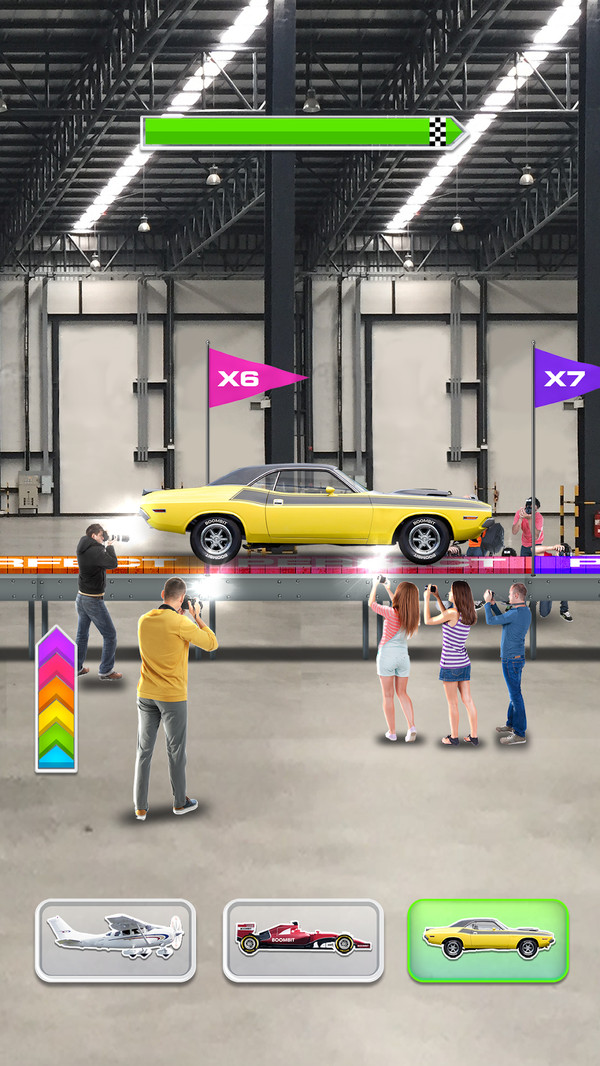Switch to the Formula race car
This screenshot has height=1066, width=600.
(x=303, y=940)
